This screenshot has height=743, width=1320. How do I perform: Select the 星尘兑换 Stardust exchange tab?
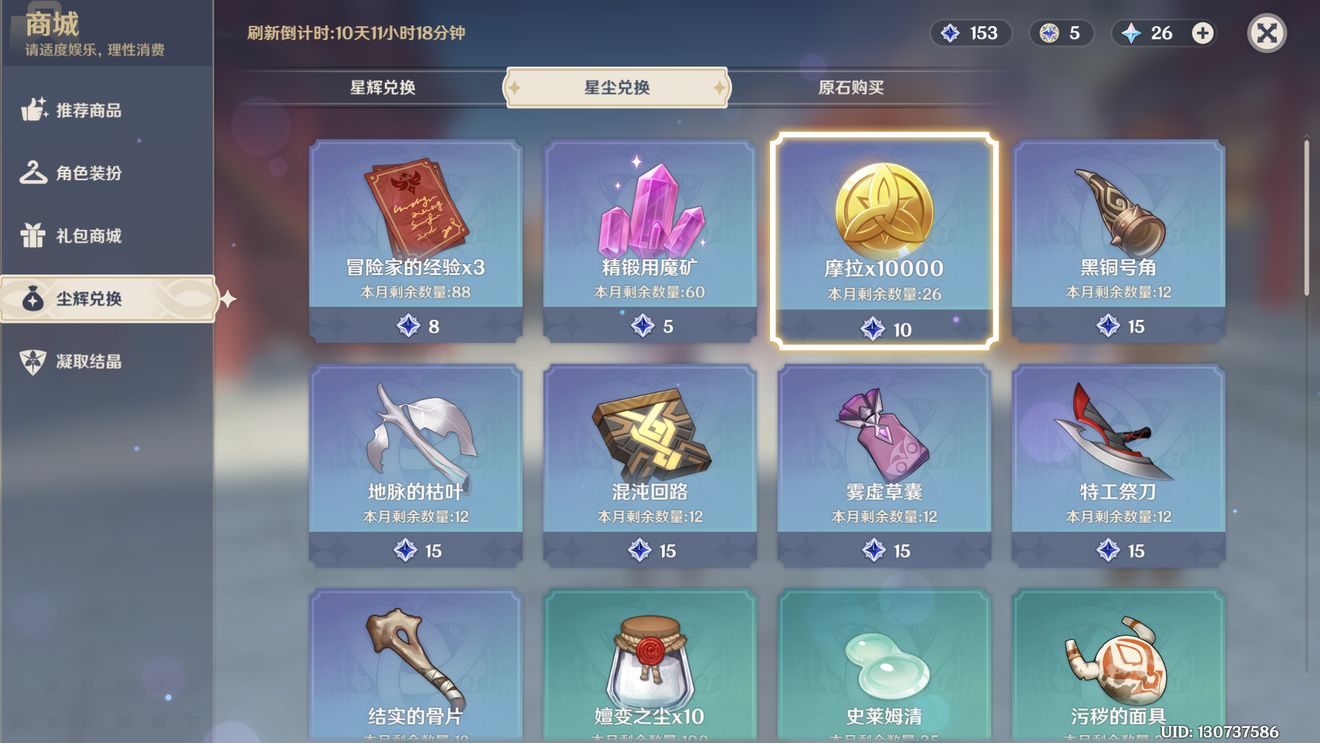[617, 87]
